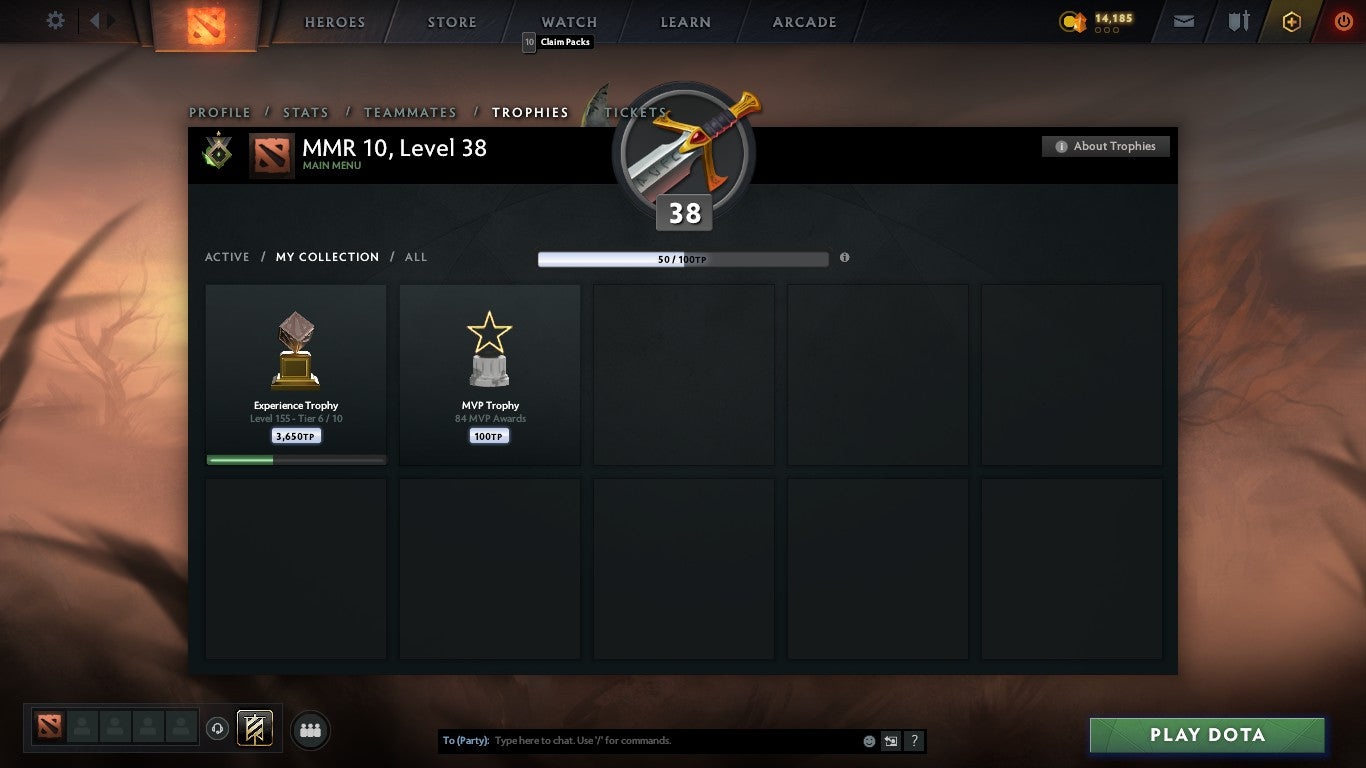Open the WATCH menu
1366x768 pixels.
coord(568,21)
